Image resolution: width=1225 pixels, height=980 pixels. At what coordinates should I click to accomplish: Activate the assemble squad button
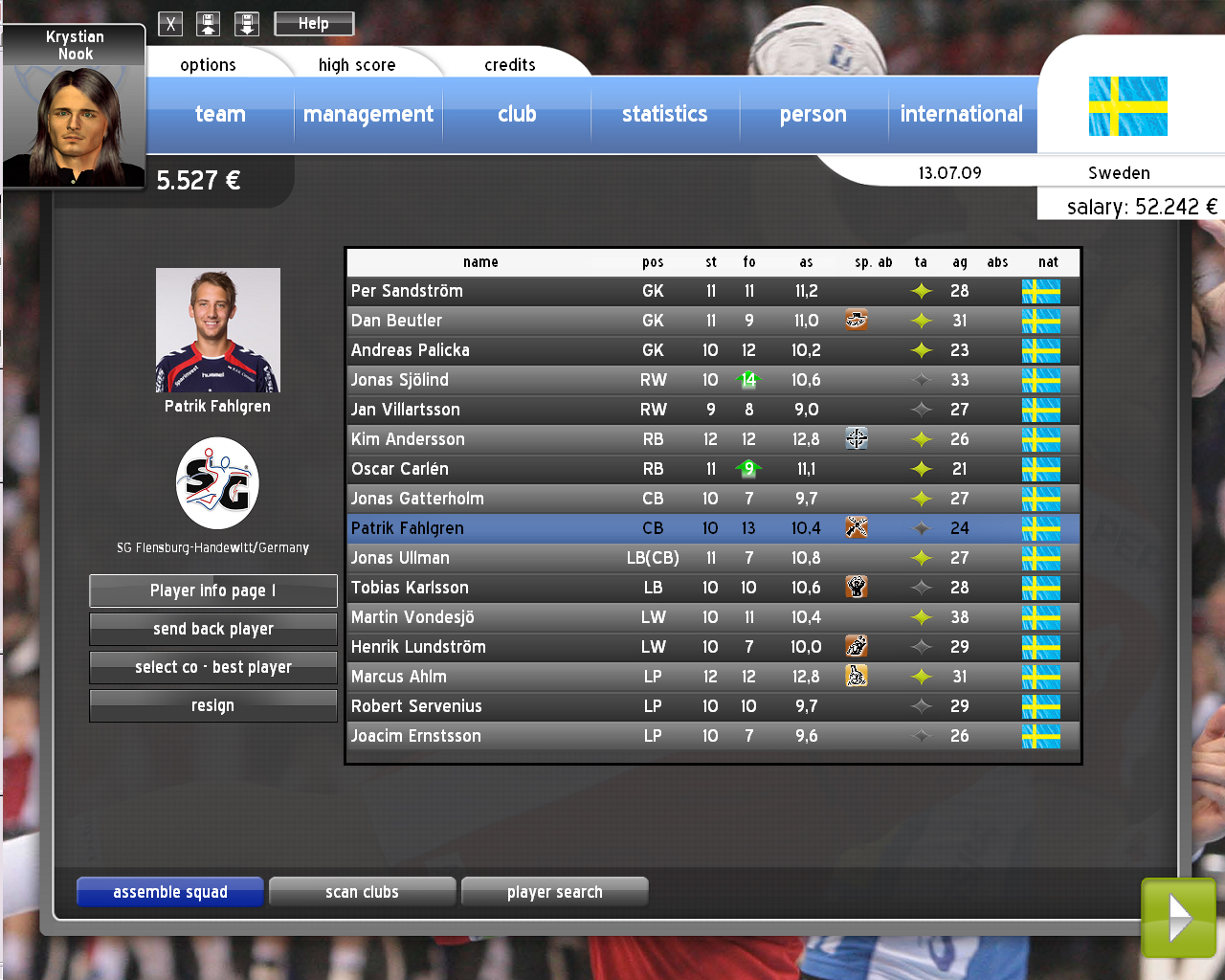pos(170,892)
